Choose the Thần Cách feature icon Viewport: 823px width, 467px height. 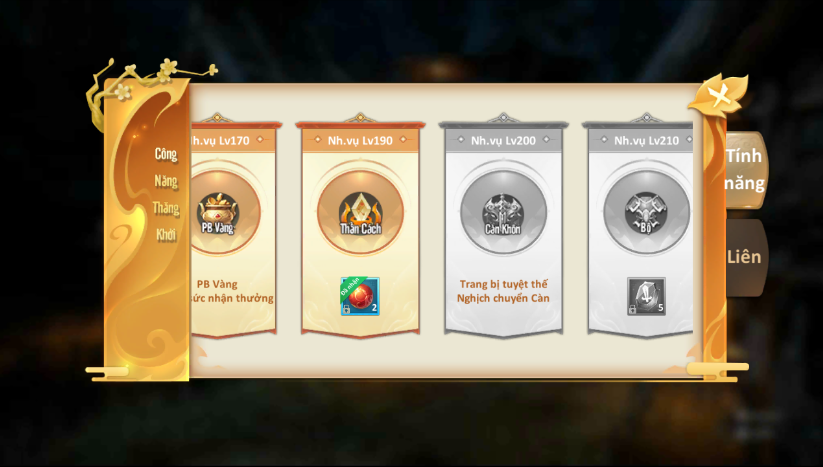(x=360, y=212)
